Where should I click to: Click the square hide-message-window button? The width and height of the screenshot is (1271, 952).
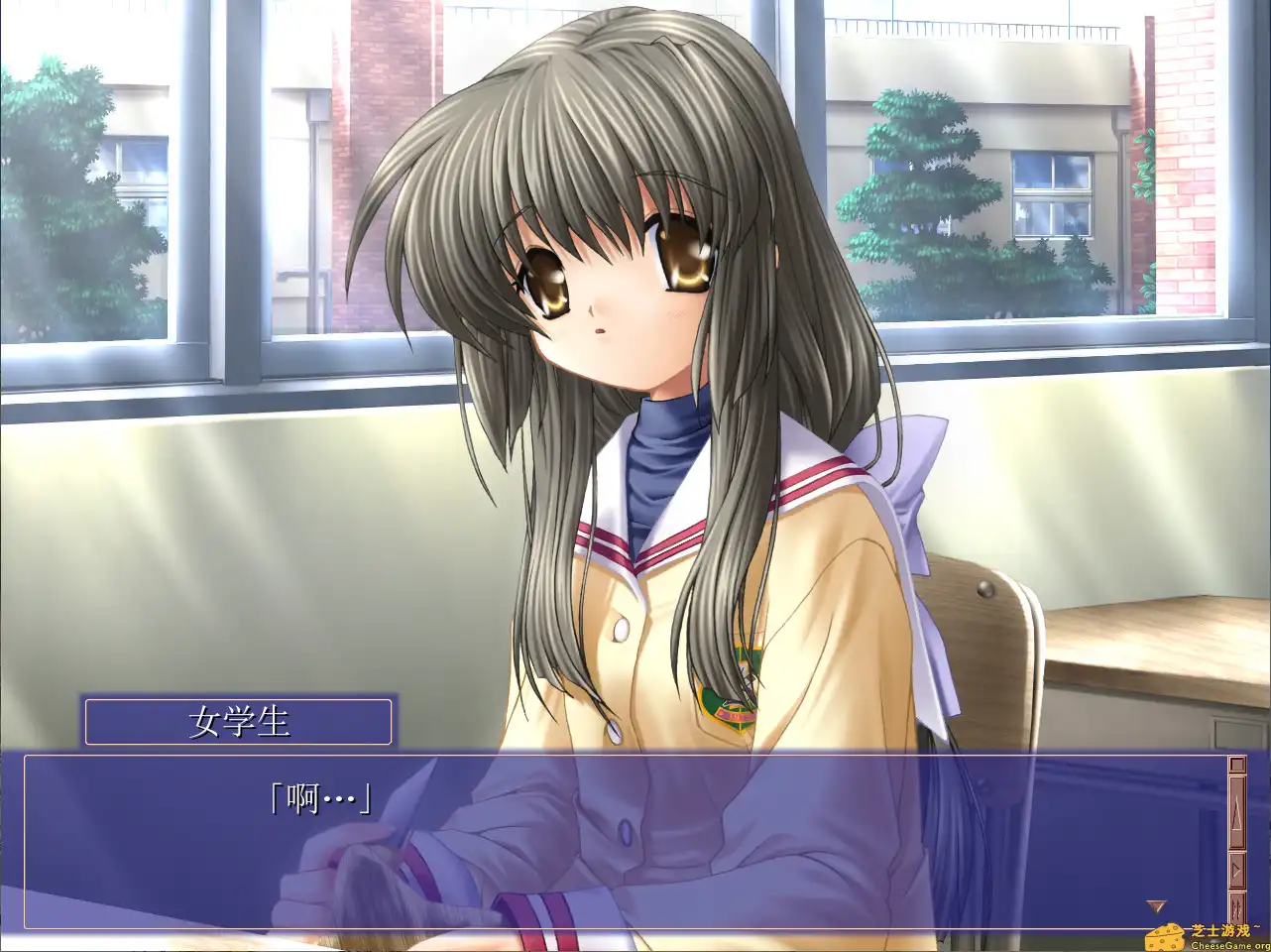click(1236, 764)
